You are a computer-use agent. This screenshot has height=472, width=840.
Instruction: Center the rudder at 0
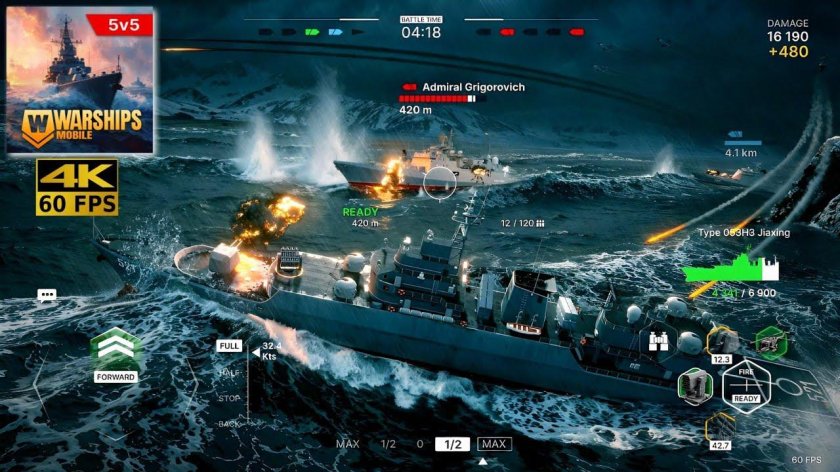pos(419,444)
